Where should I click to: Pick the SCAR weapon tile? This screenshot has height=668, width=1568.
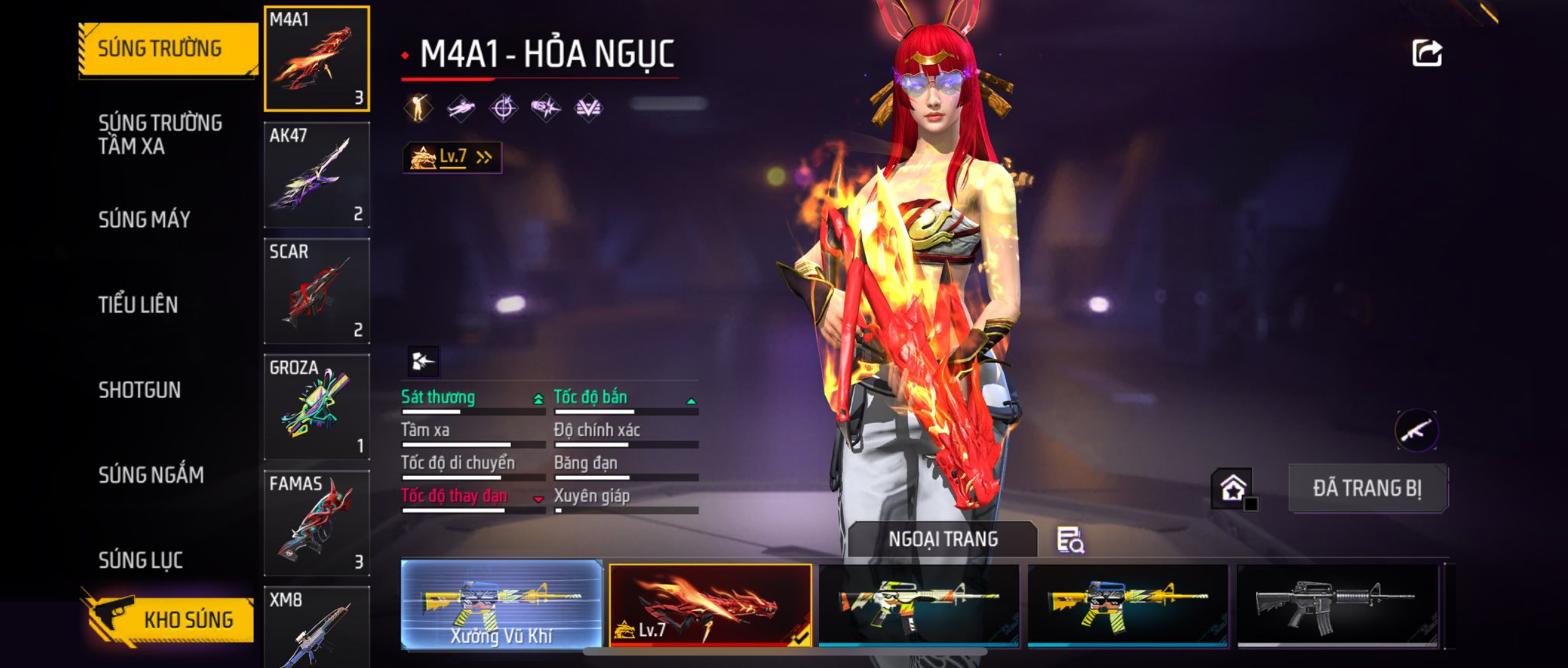coord(316,291)
